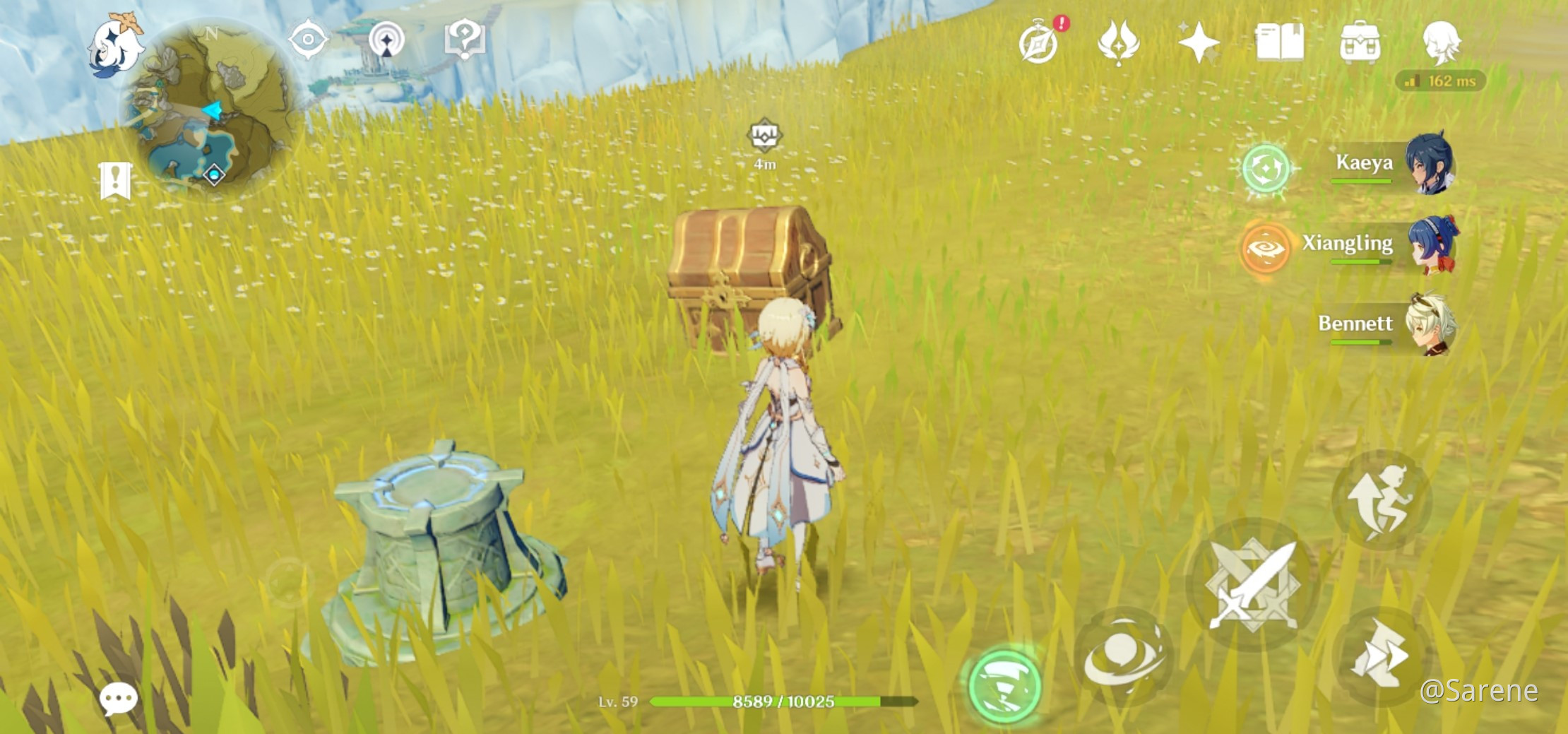The width and height of the screenshot is (1568, 734).
Task: Open the Wish screen star icon
Action: (1201, 42)
